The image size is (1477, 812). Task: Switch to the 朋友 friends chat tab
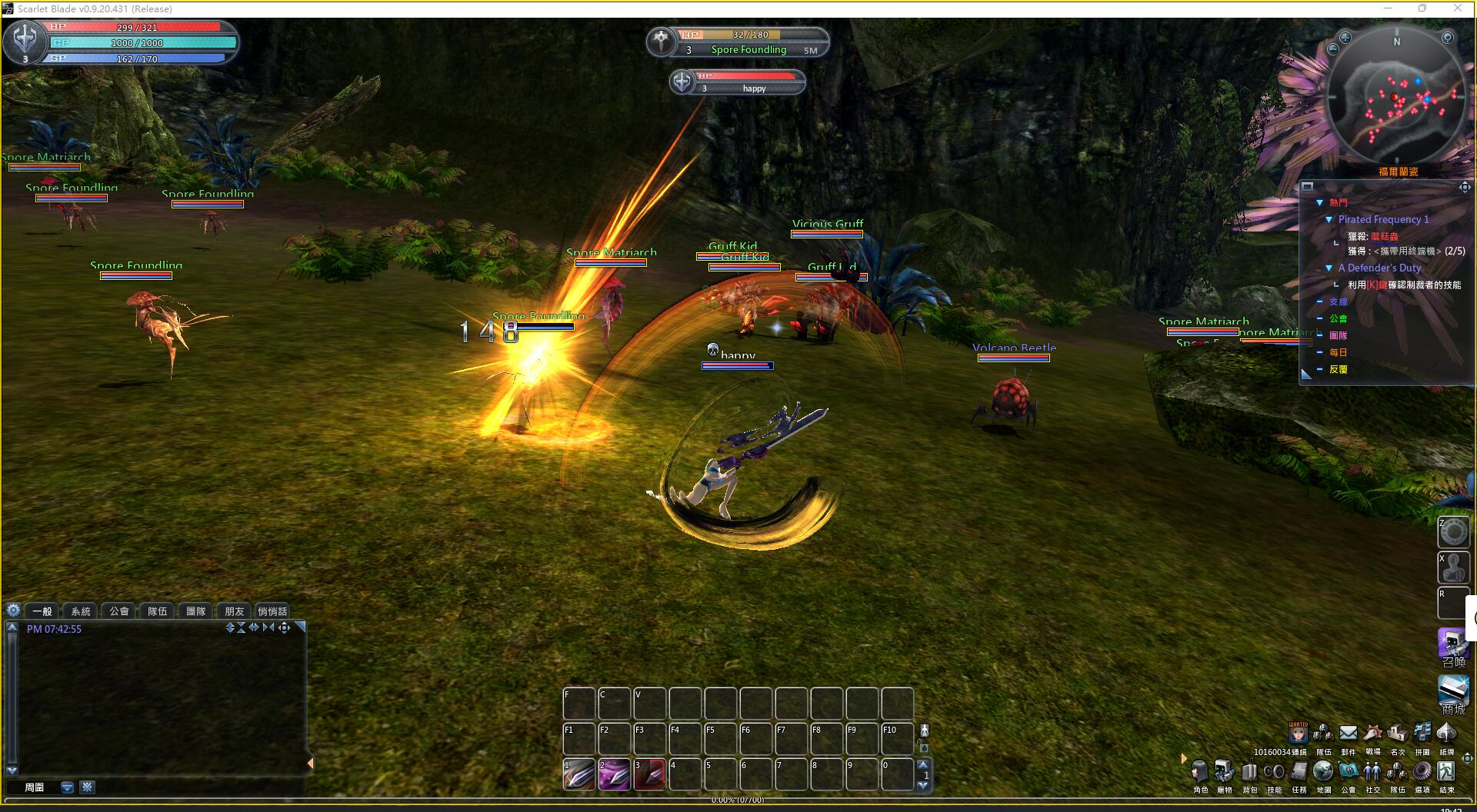[235, 611]
